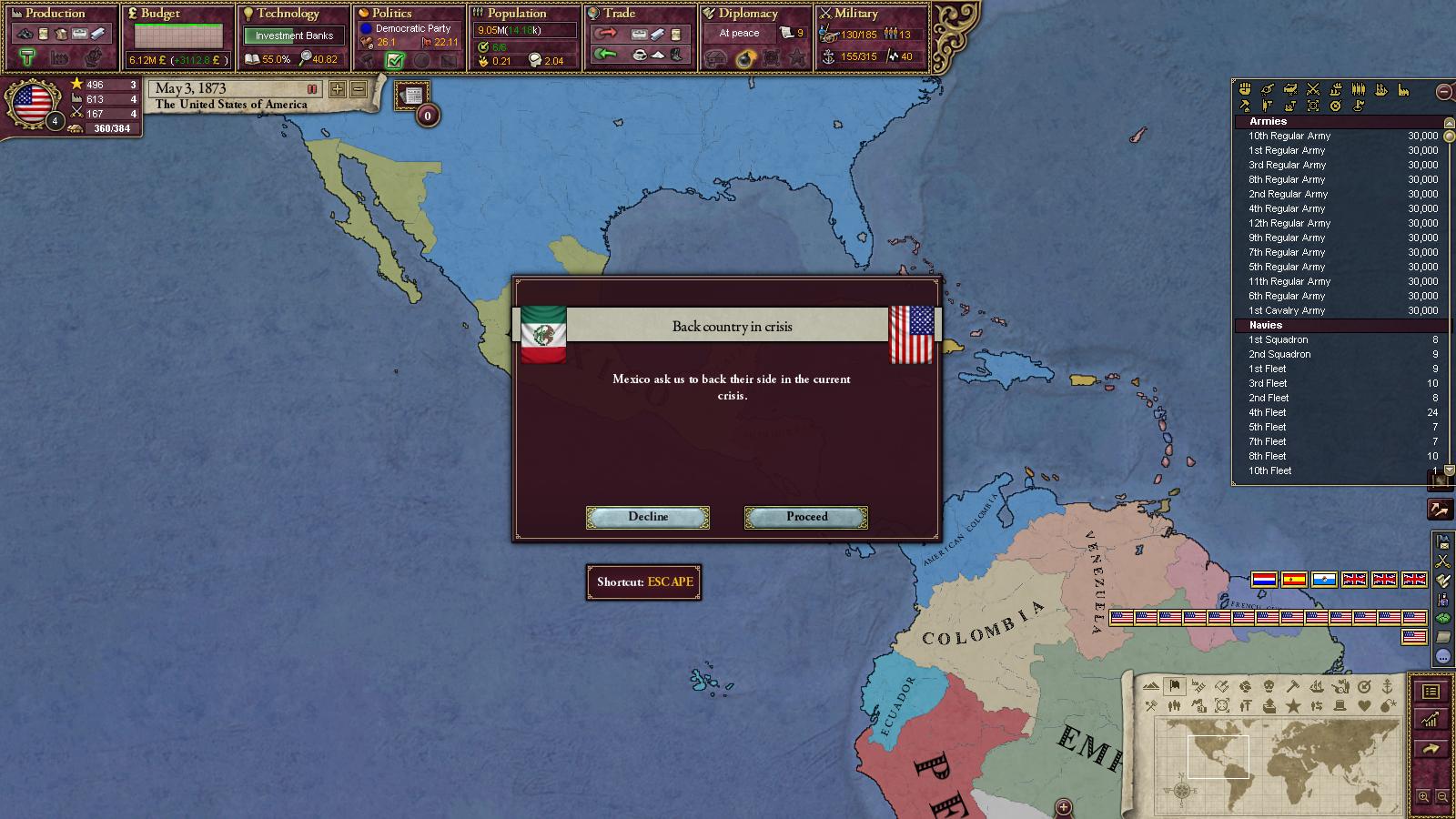The width and height of the screenshot is (1456, 819).
Task: Decline Mexico's crisis backing request
Action: 648,517
